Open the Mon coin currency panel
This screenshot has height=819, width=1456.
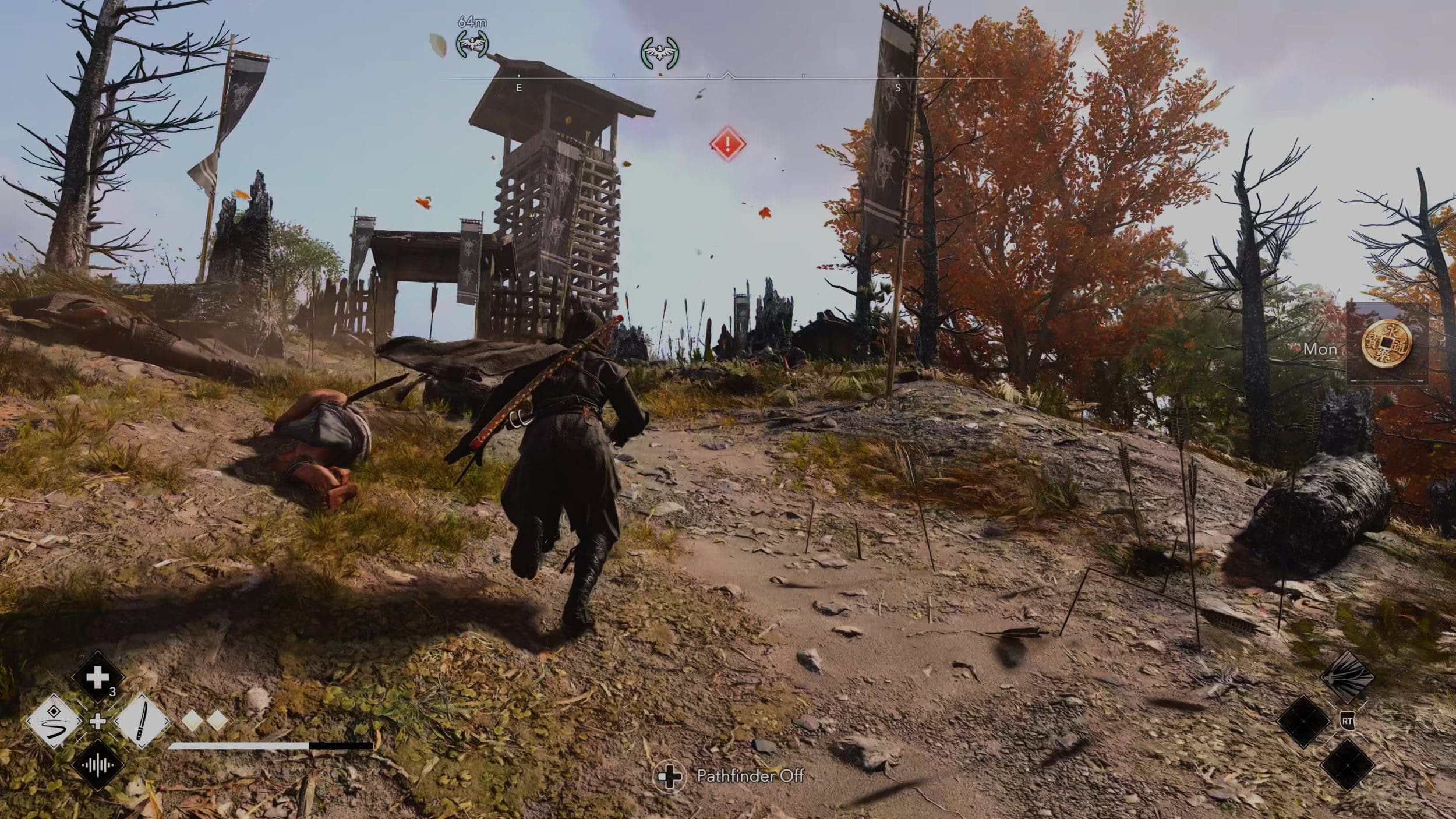pyautogui.click(x=1387, y=344)
